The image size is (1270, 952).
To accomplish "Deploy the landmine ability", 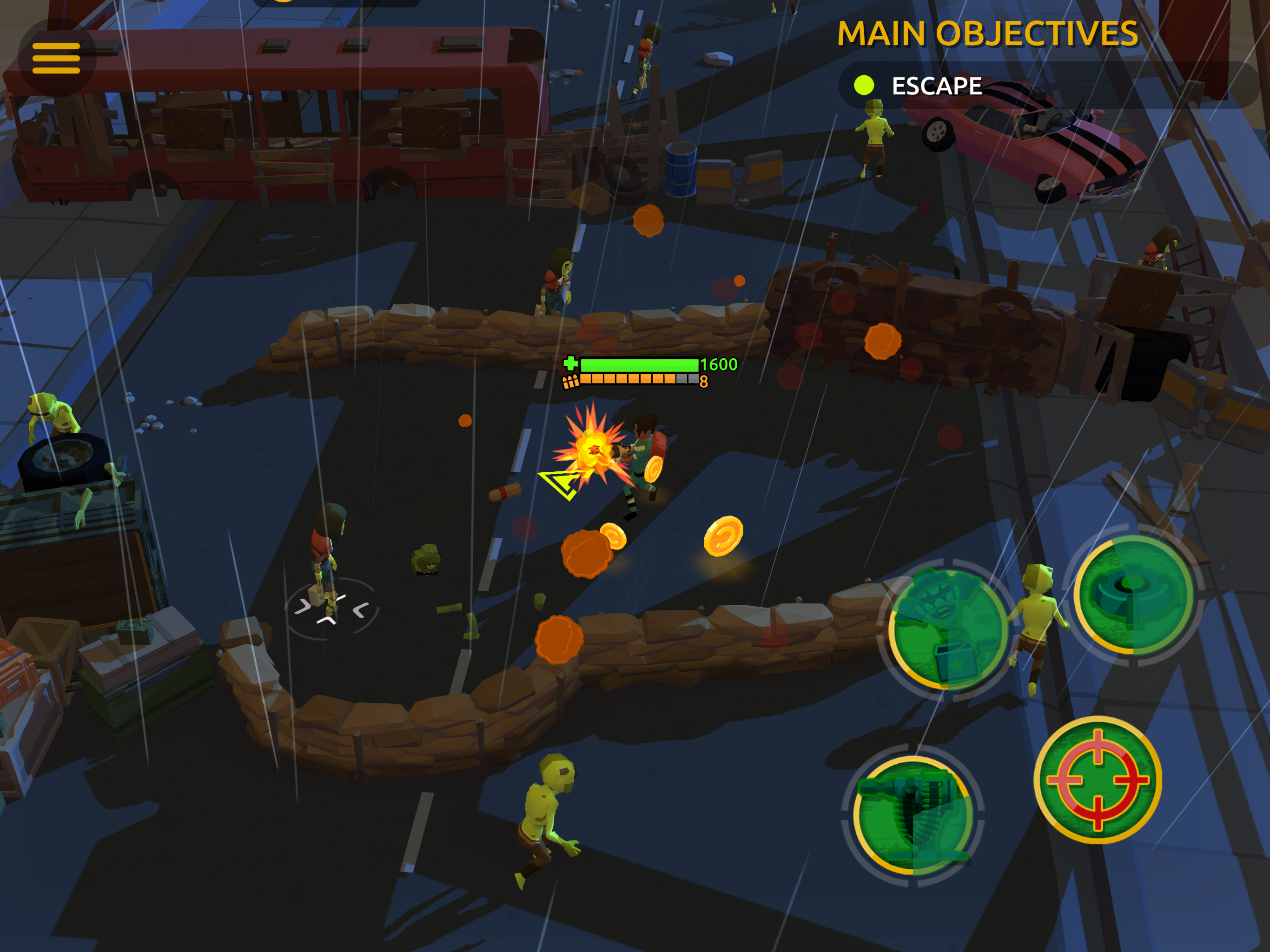I will pos(1133,594).
